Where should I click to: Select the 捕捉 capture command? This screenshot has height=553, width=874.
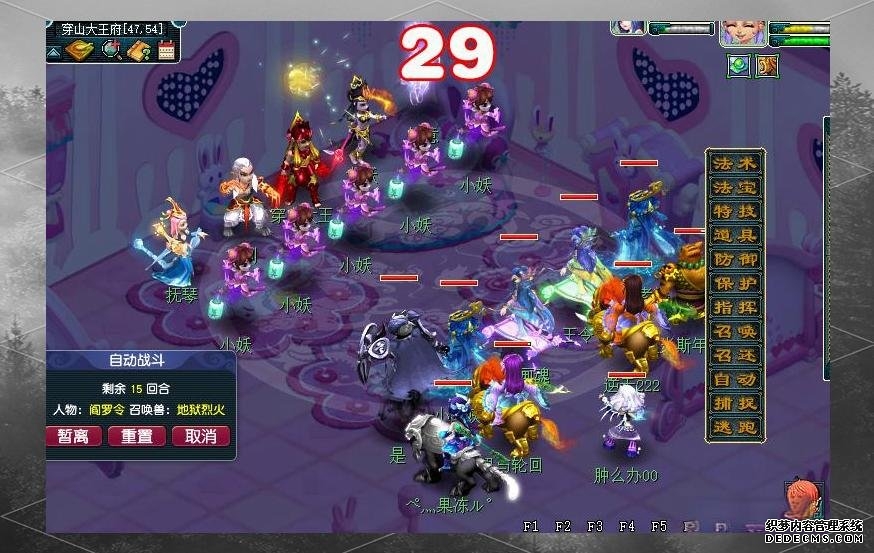tap(735, 404)
